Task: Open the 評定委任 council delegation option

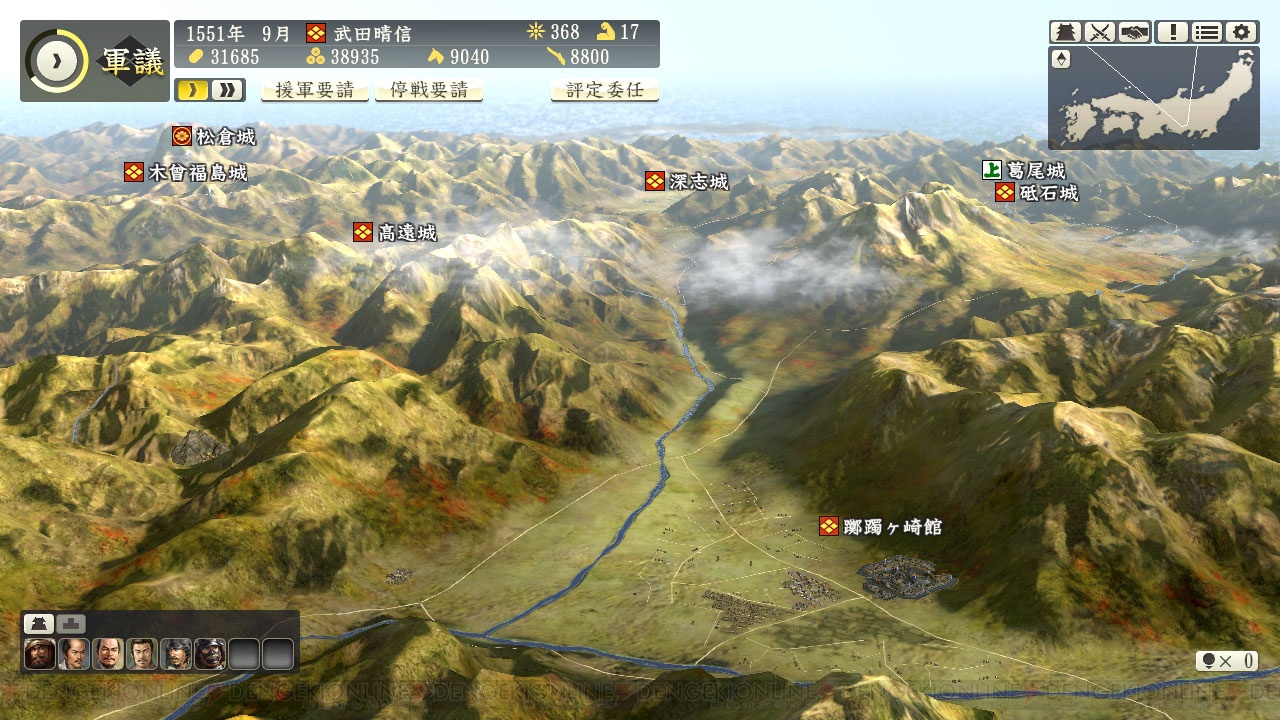Action: pyautogui.click(x=604, y=90)
